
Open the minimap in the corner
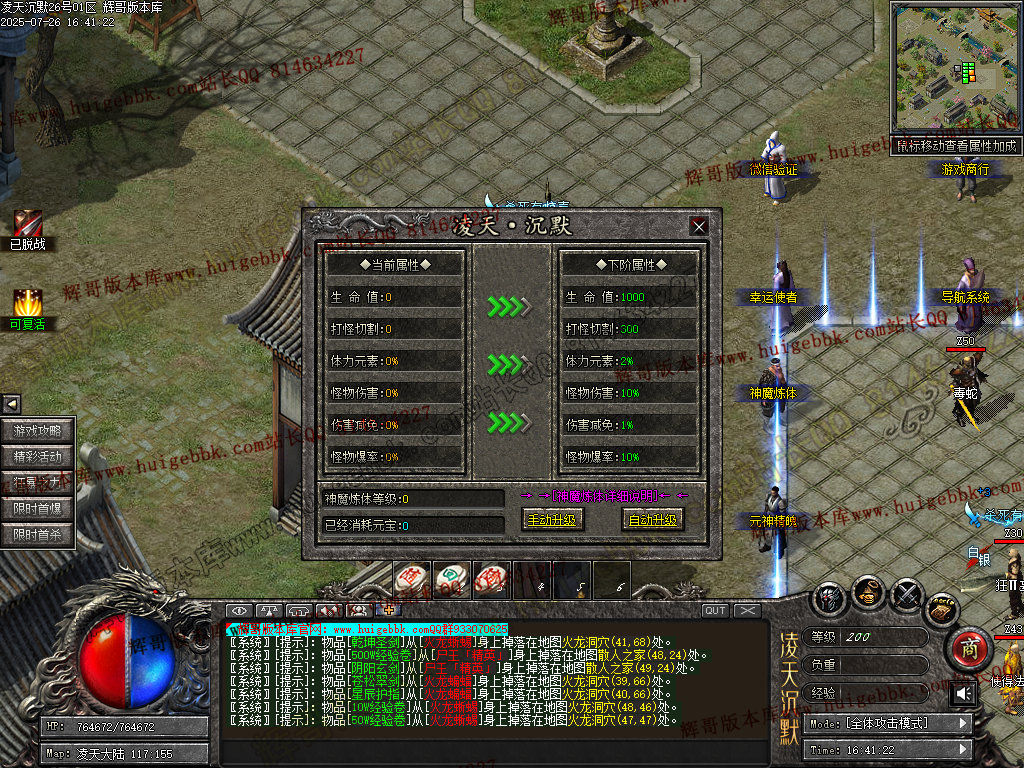tap(955, 69)
